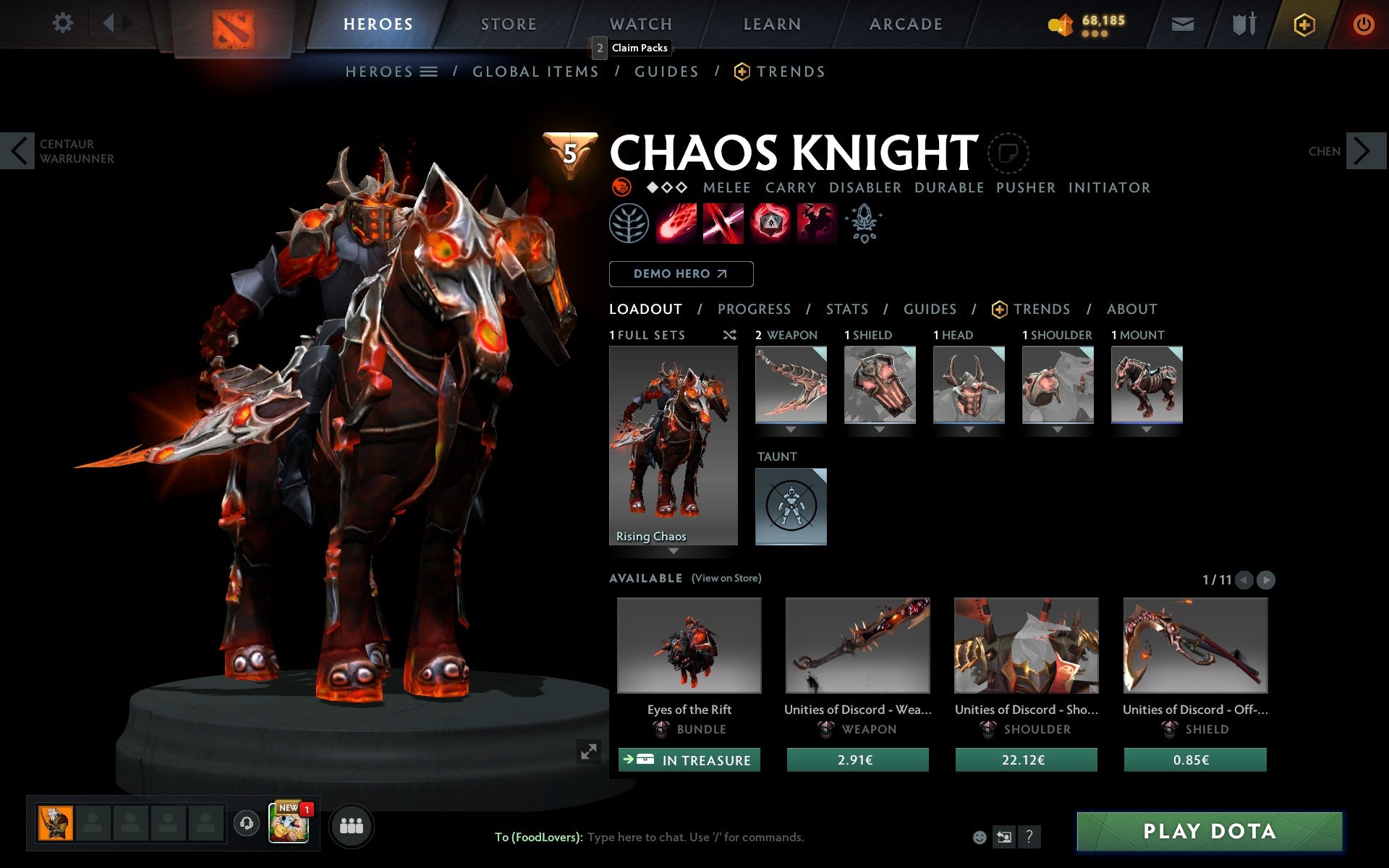Open the Heroes hamburger menu
Image resolution: width=1389 pixels, height=868 pixels.
pos(429,71)
